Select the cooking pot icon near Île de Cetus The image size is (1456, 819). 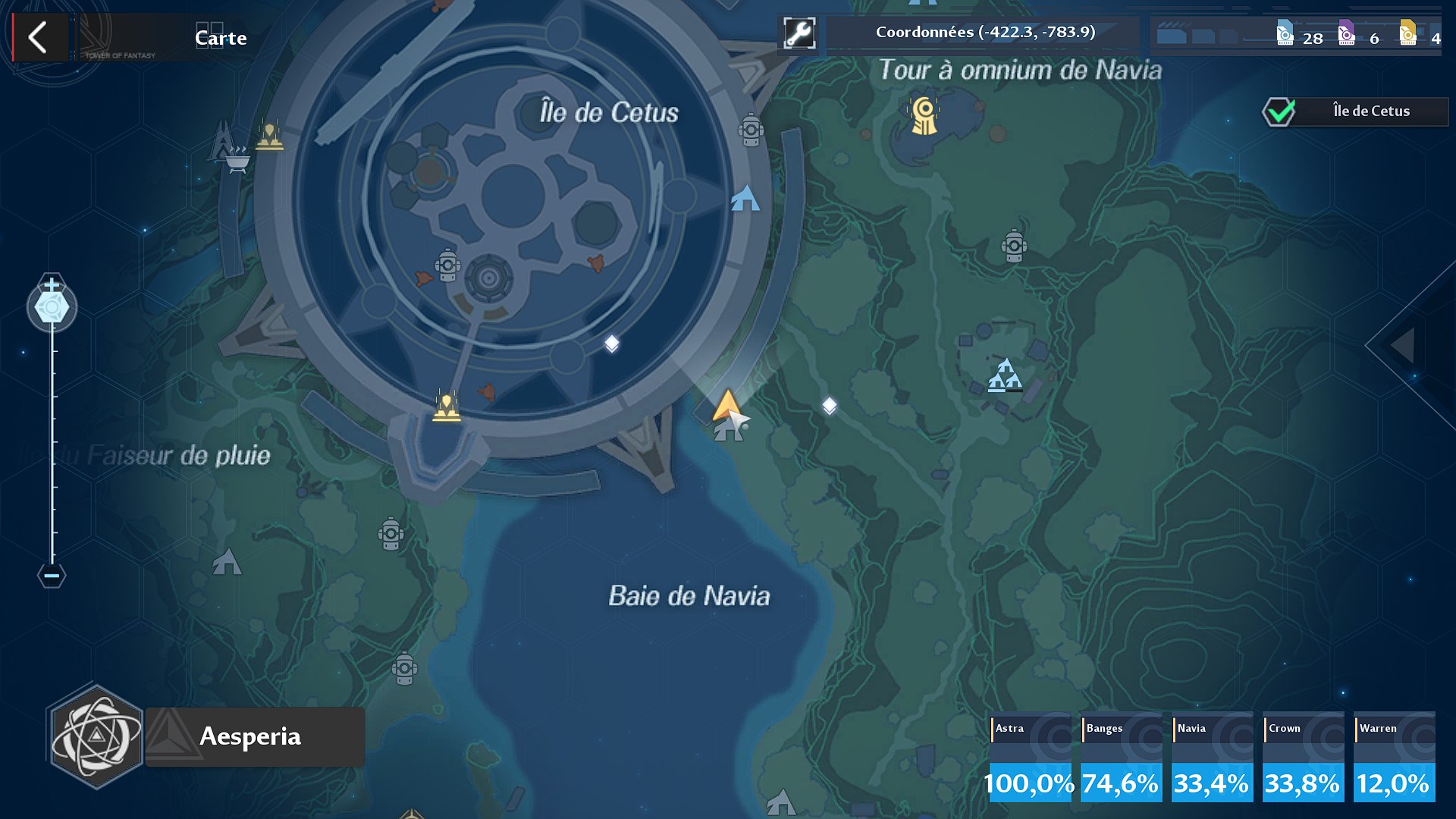(237, 160)
